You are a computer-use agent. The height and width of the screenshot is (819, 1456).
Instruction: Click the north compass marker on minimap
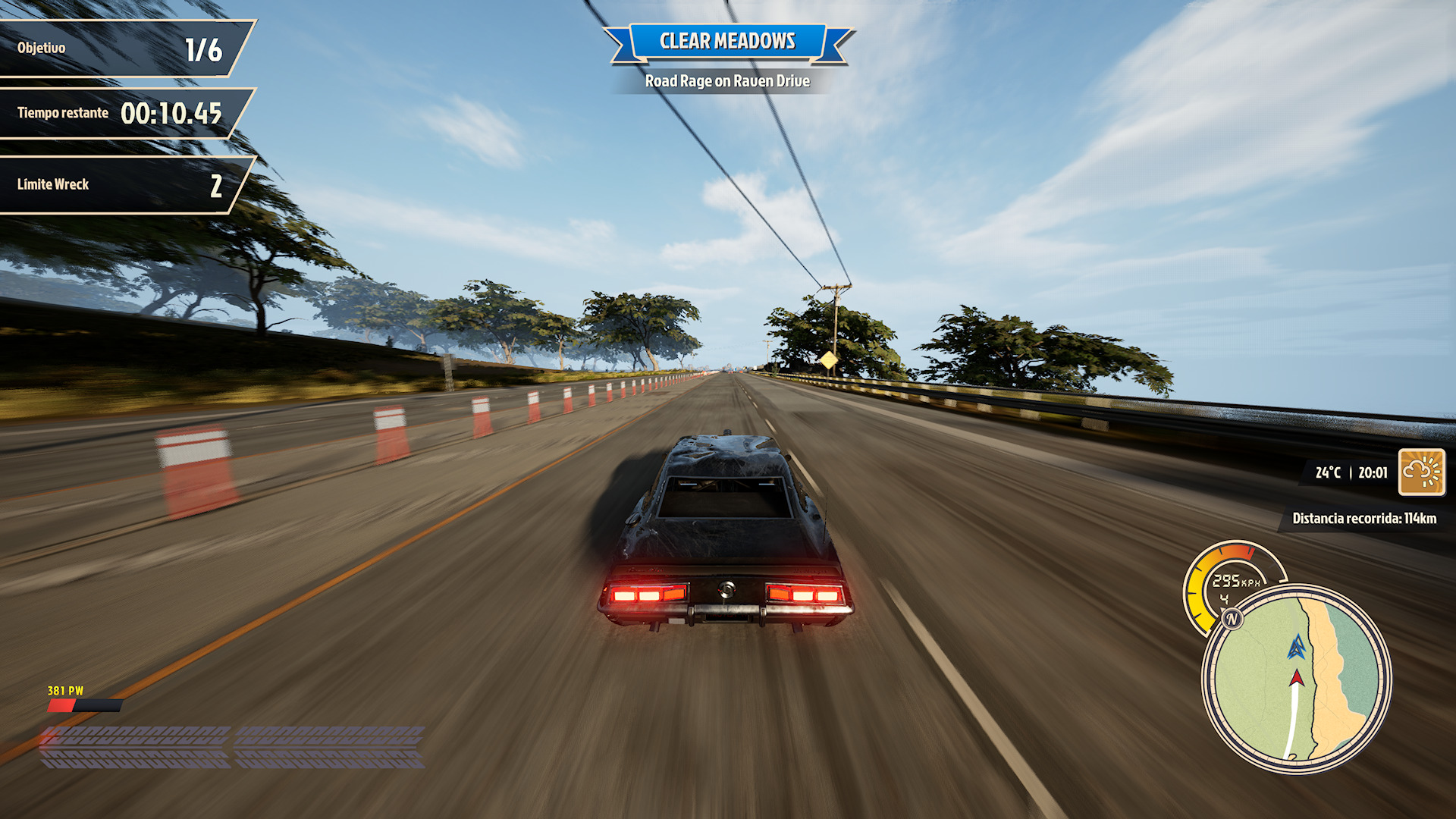(x=1232, y=619)
